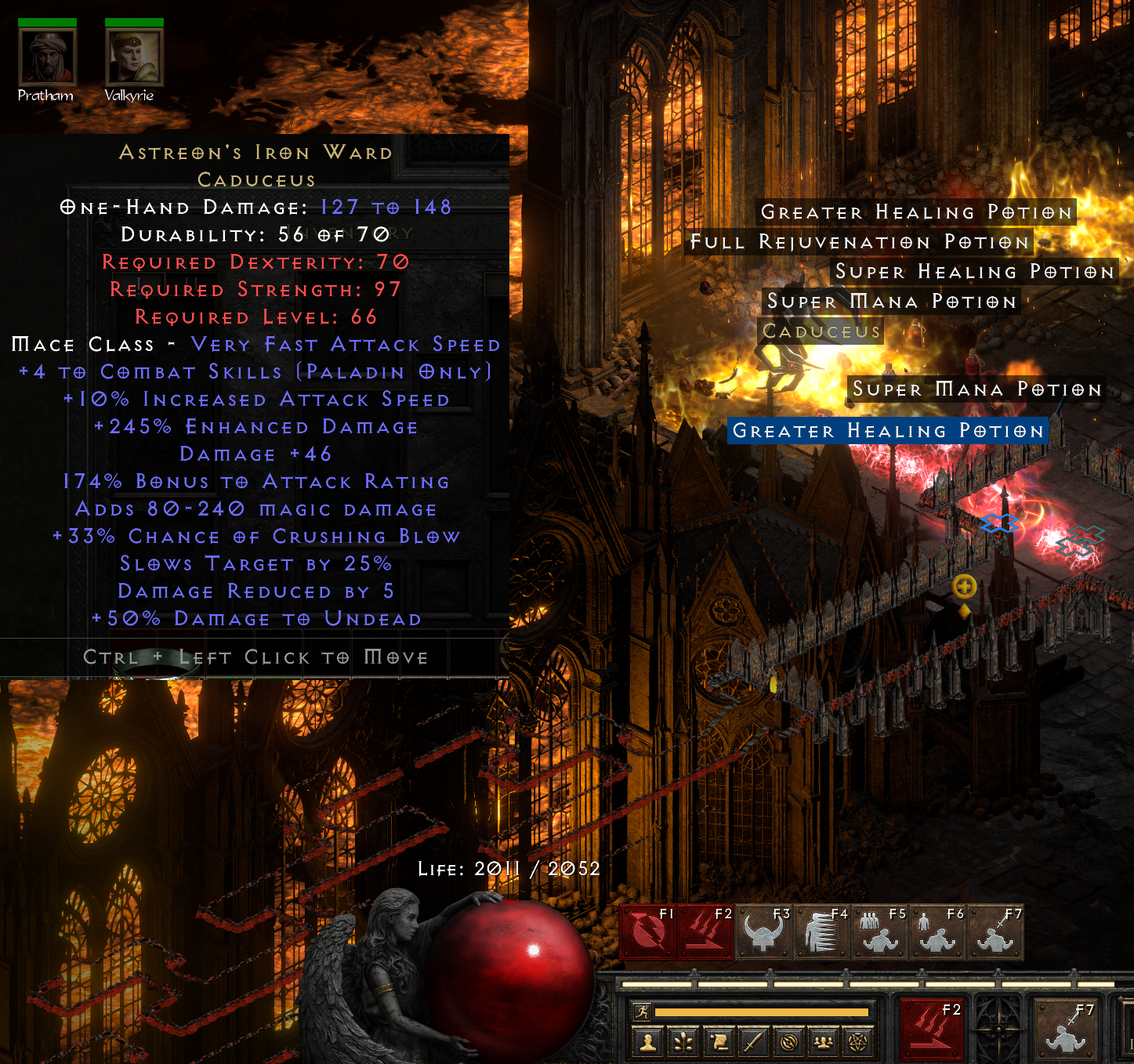
Task: Choose the F6 single-figure skill
Action: pos(937,932)
